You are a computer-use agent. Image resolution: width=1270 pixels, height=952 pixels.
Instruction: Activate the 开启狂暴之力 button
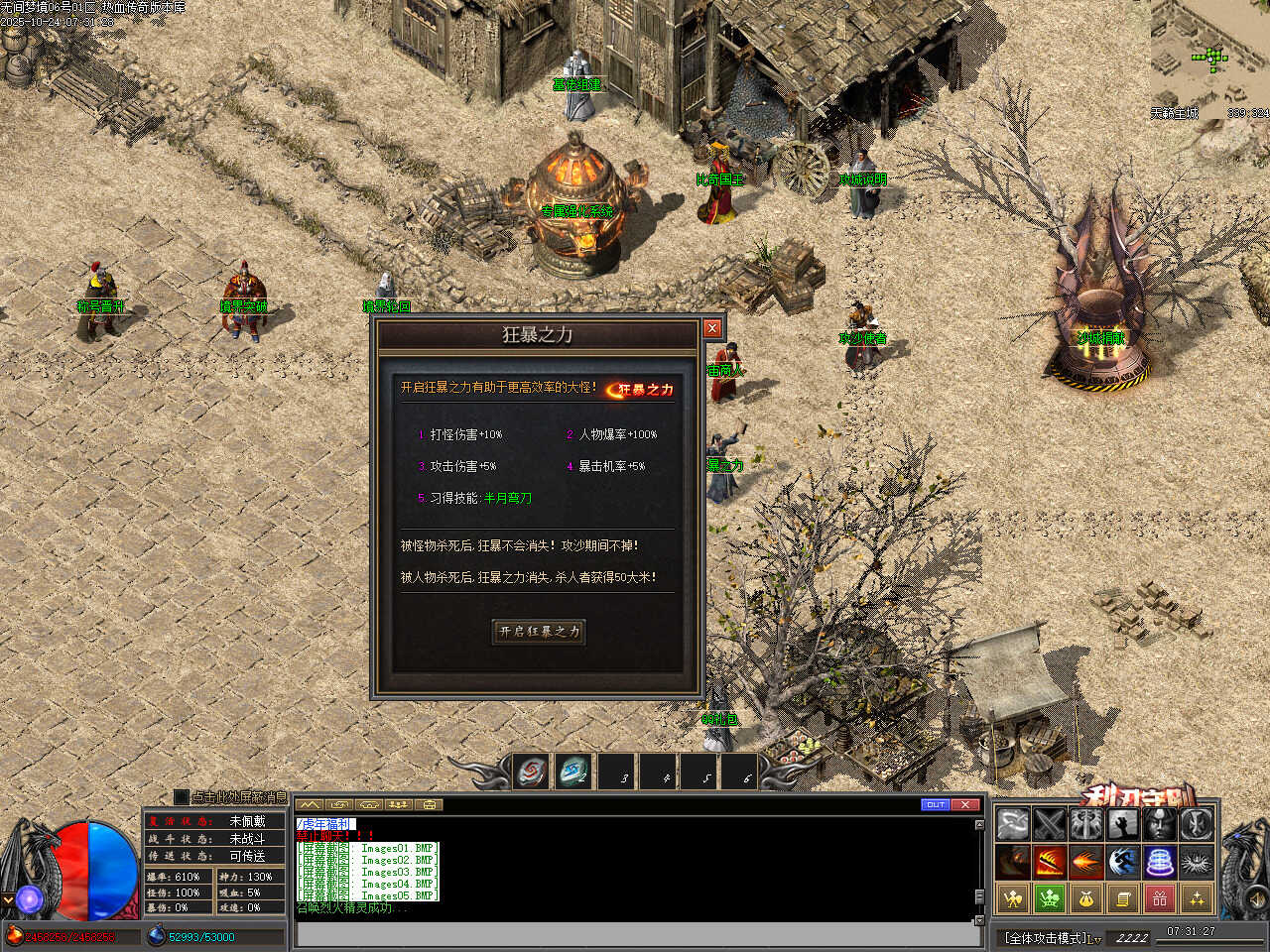pyautogui.click(x=539, y=632)
